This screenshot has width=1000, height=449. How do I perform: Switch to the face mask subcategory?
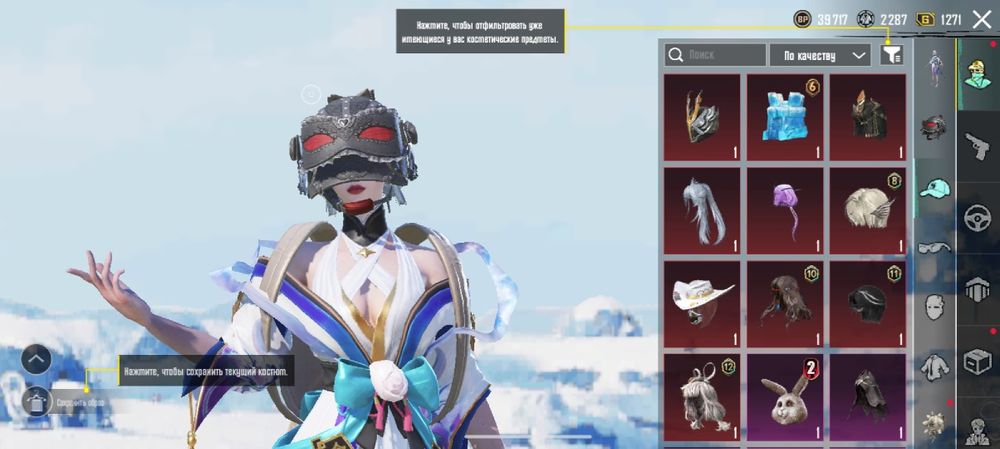[x=935, y=306]
